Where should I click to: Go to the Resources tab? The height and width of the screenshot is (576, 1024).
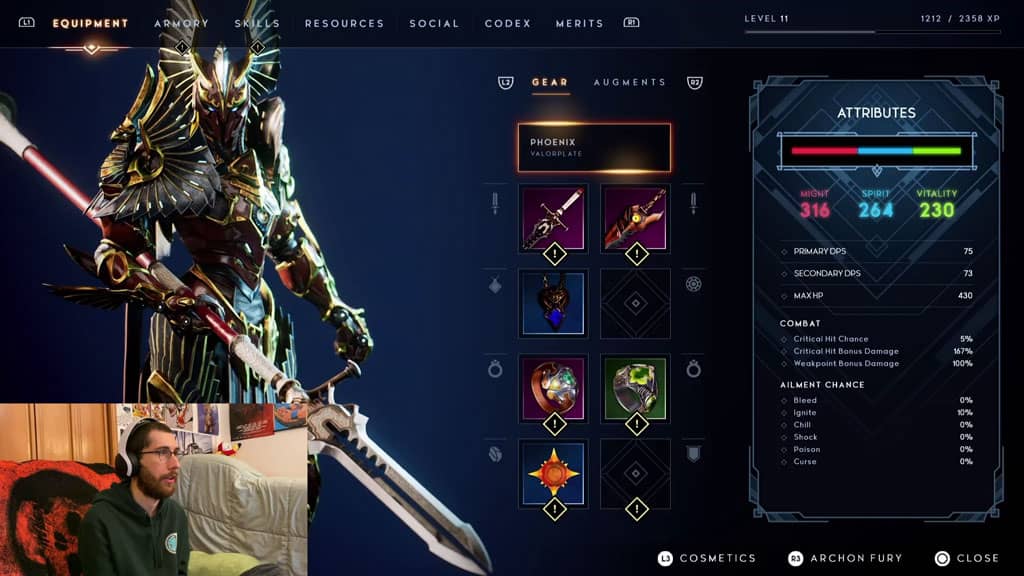(344, 23)
